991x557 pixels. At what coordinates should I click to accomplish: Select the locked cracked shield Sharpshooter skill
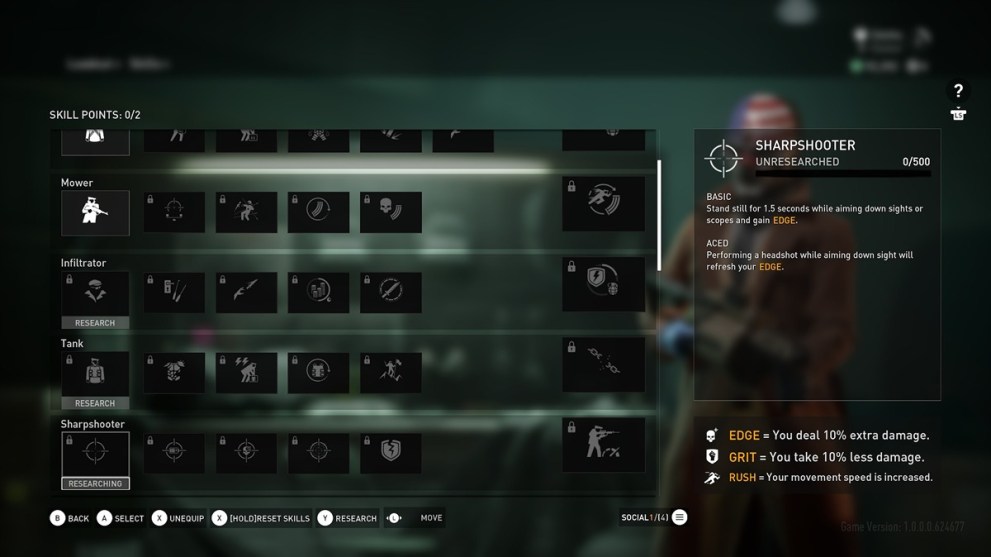(x=390, y=452)
